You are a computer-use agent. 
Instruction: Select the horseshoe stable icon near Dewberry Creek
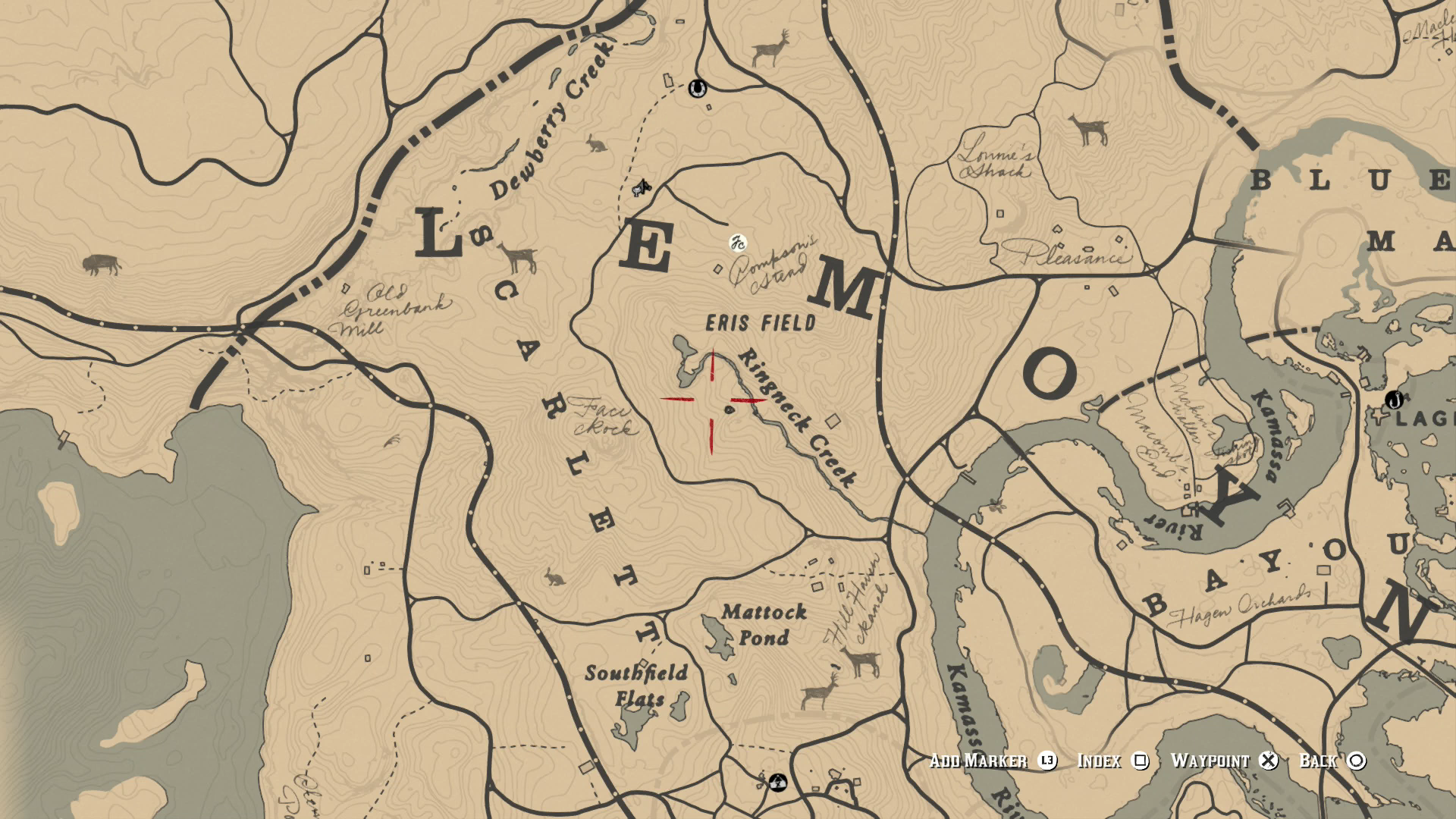coord(698,89)
